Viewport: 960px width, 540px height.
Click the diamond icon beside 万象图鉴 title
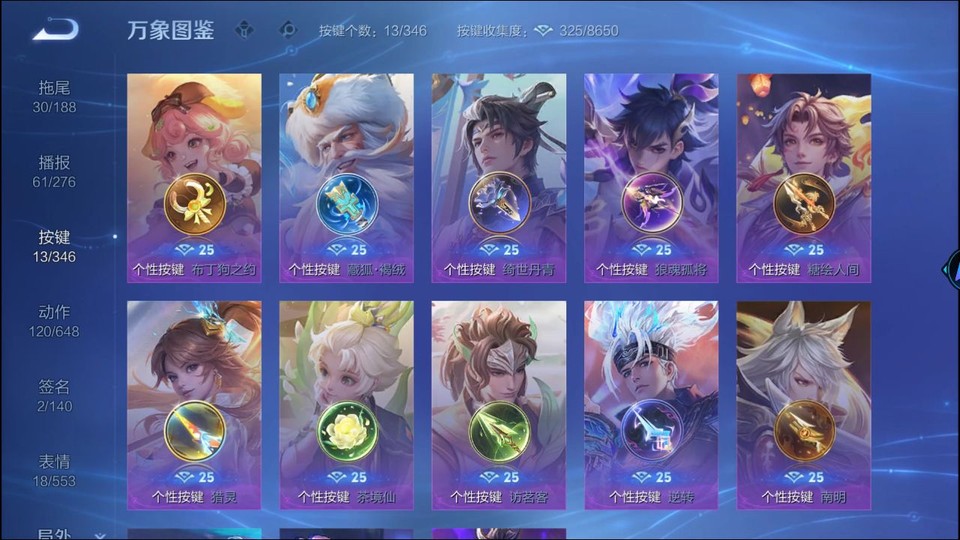point(244,30)
